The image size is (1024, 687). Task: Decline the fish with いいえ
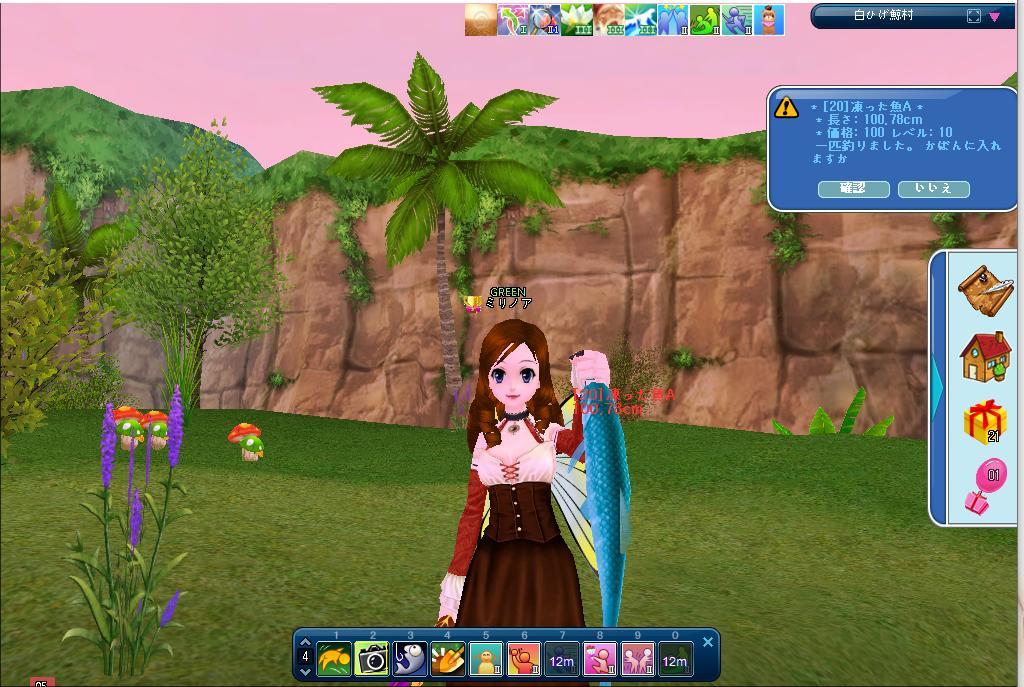933,189
